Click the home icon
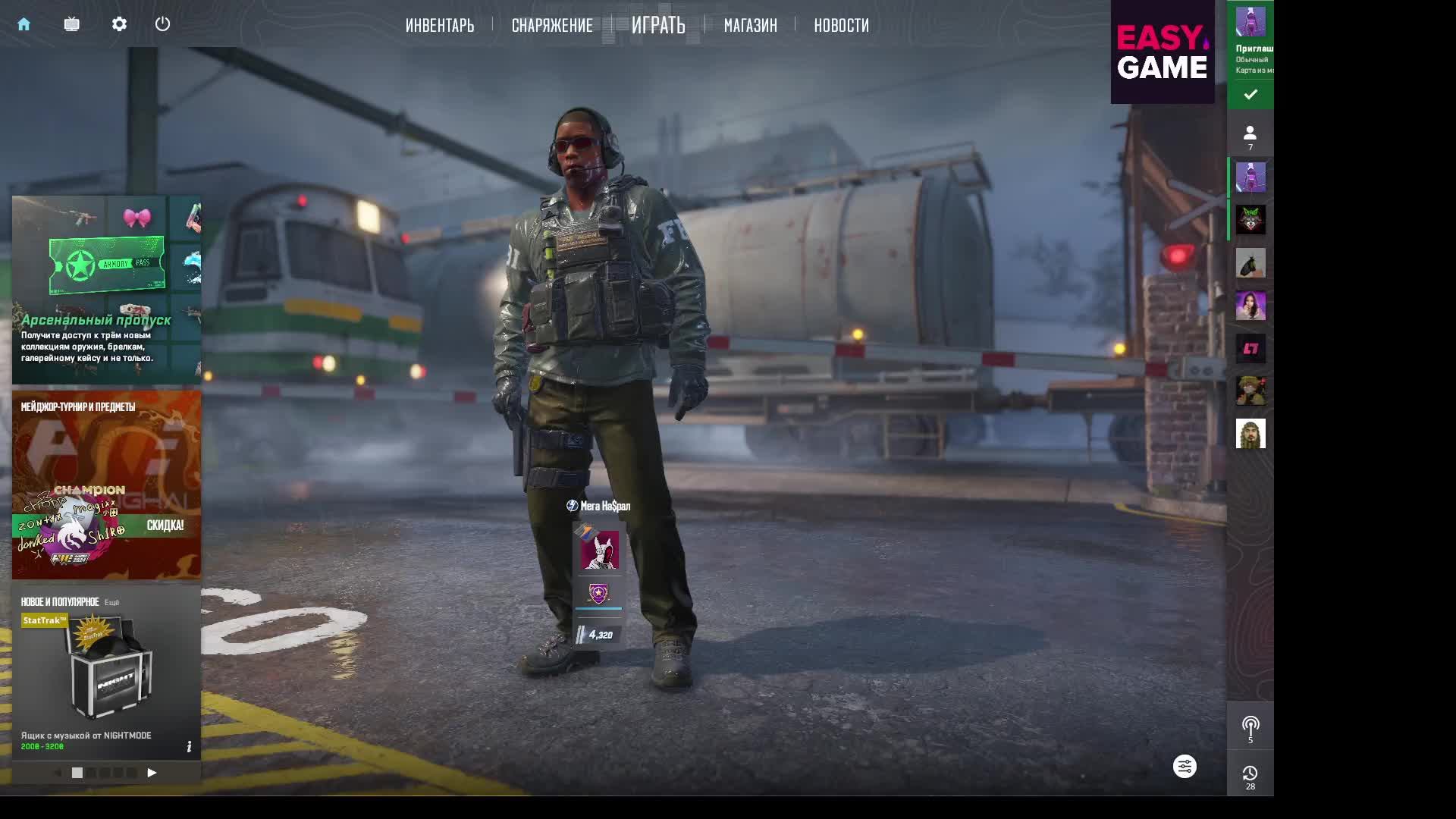1456x819 pixels. (x=24, y=24)
